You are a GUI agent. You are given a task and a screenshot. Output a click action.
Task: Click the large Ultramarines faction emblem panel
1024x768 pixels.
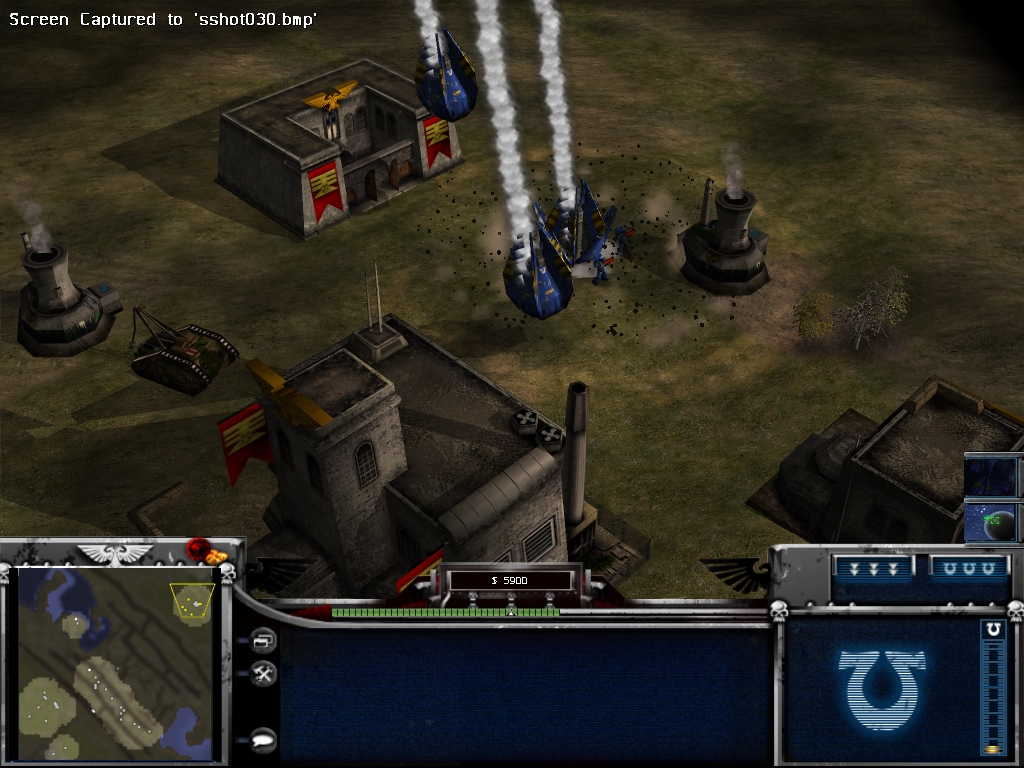pyautogui.click(x=882, y=688)
